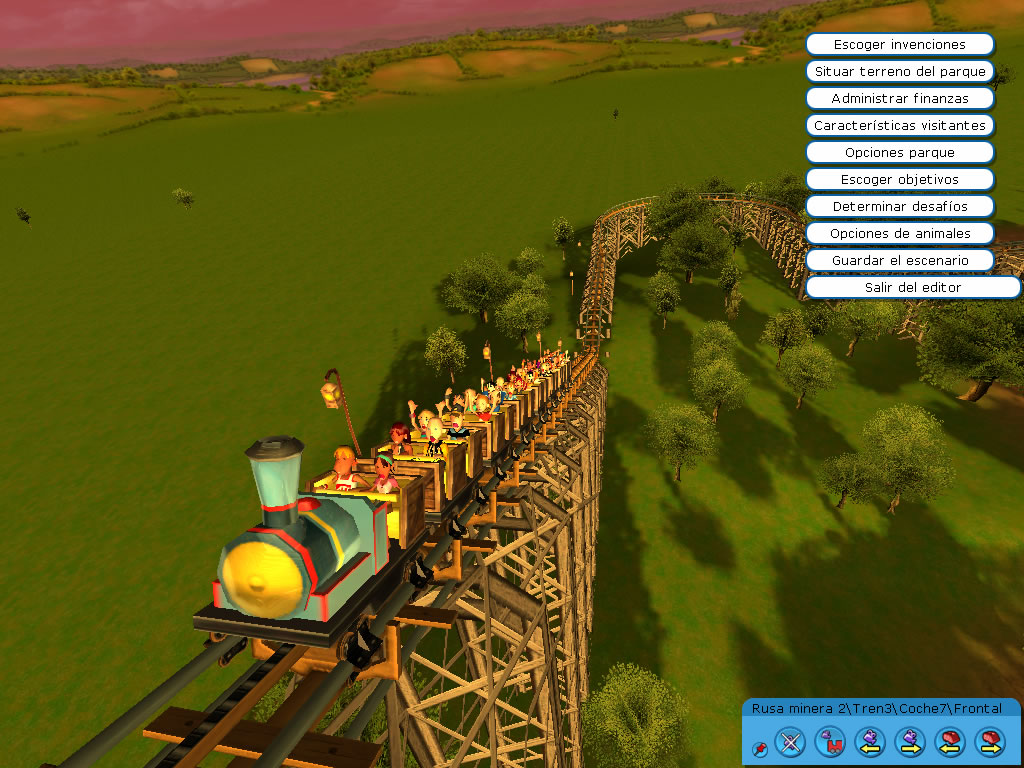
Task: Open the Escoger invenciones menu
Action: click(x=899, y=44)
